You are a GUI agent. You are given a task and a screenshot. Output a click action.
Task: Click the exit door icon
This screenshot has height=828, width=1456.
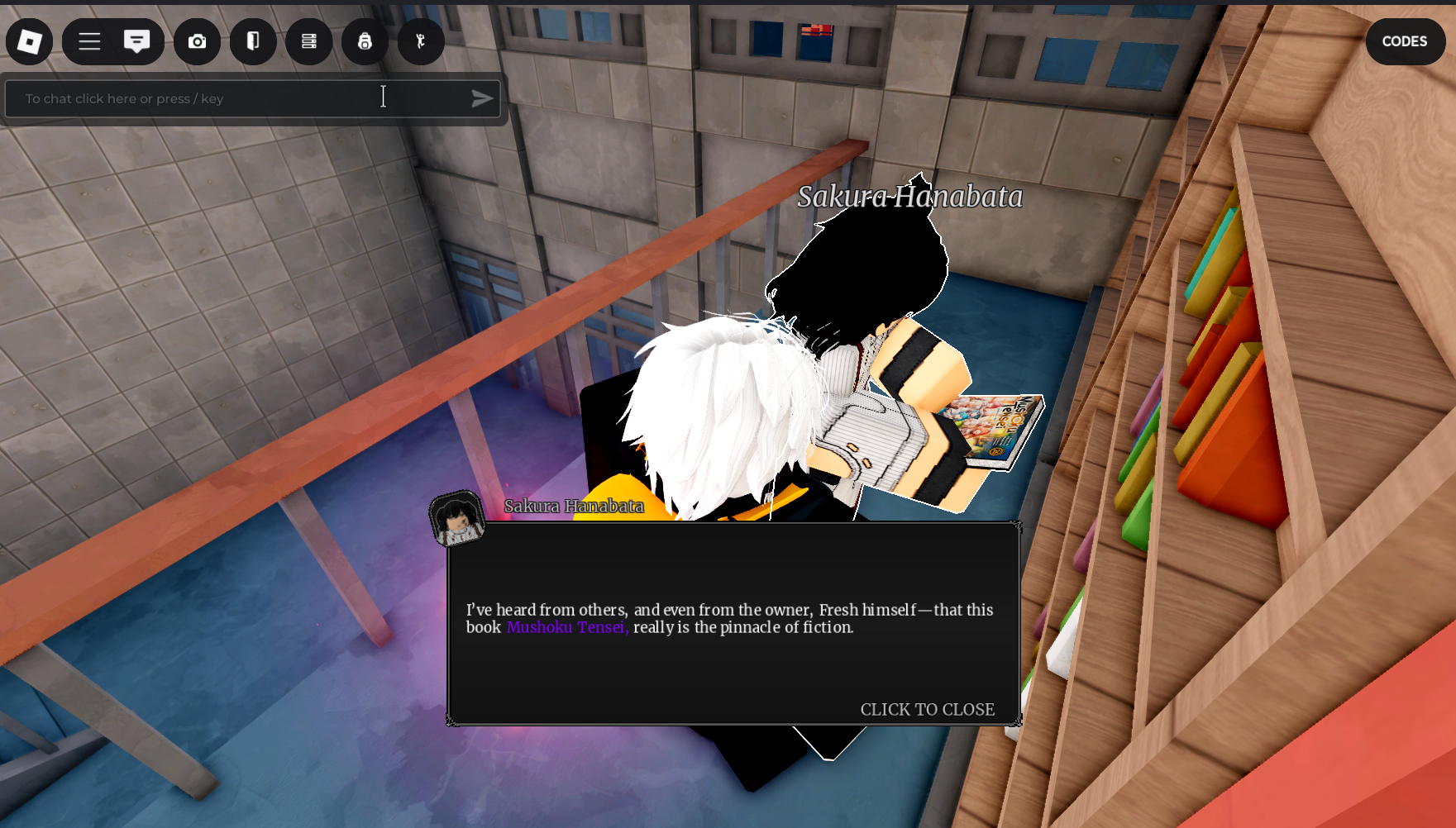coord(253,41)
